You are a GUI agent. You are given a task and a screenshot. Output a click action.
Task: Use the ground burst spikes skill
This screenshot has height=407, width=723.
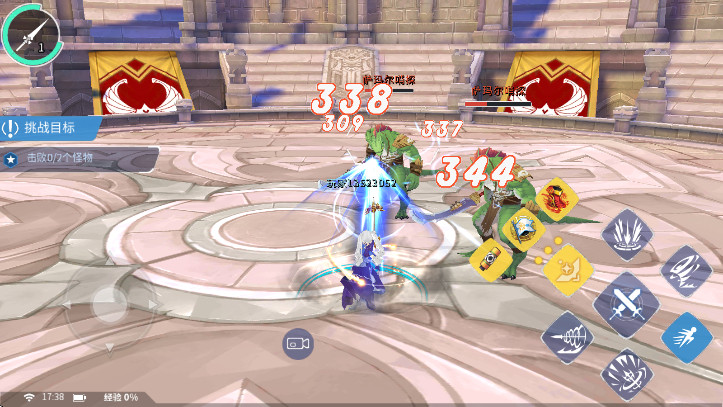626,235
